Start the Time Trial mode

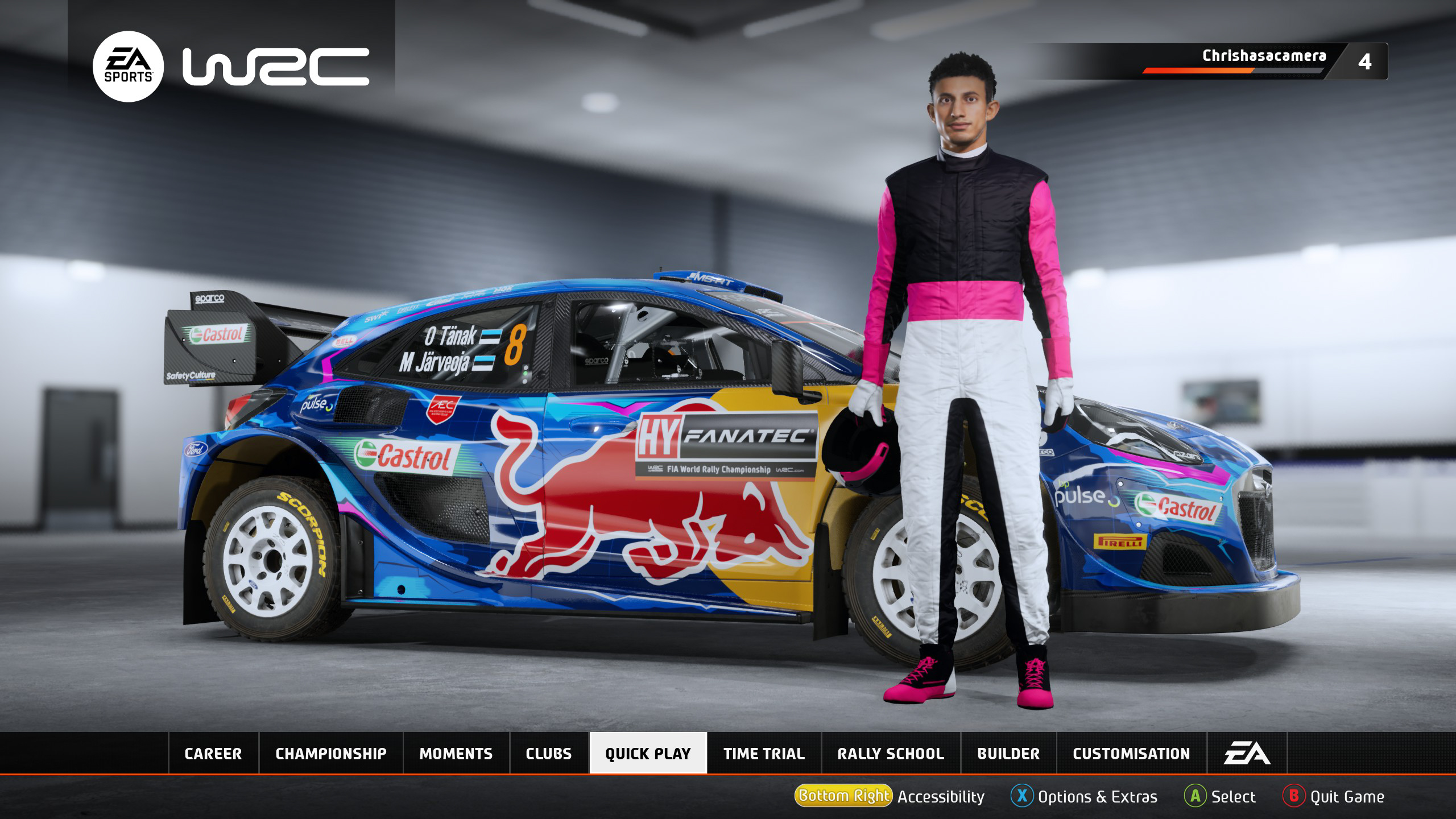(x=764, y=754)
